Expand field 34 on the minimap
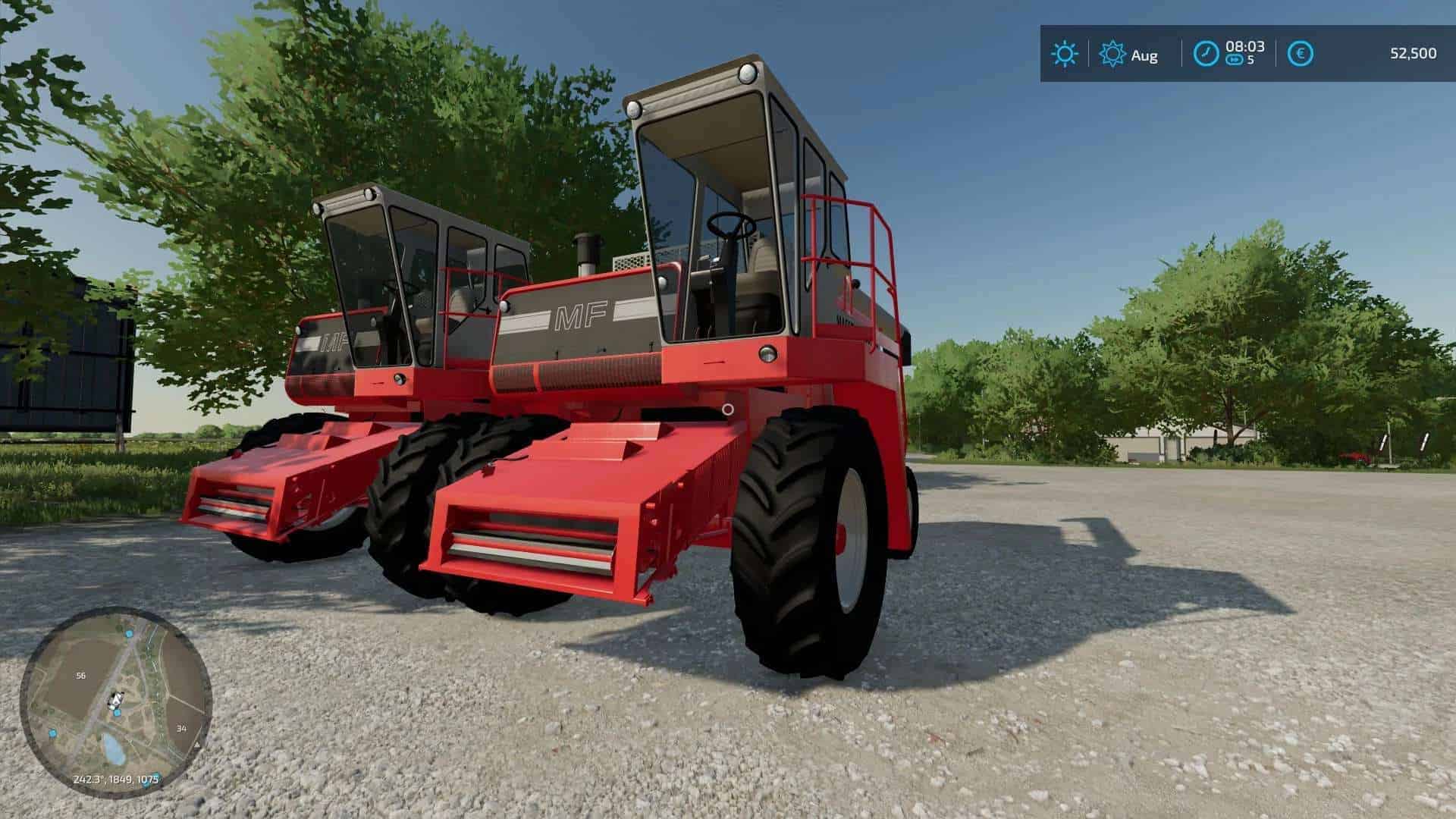The height and width of the screenshot is (819, 1456). pyautogui.click(x=181, y=728)
